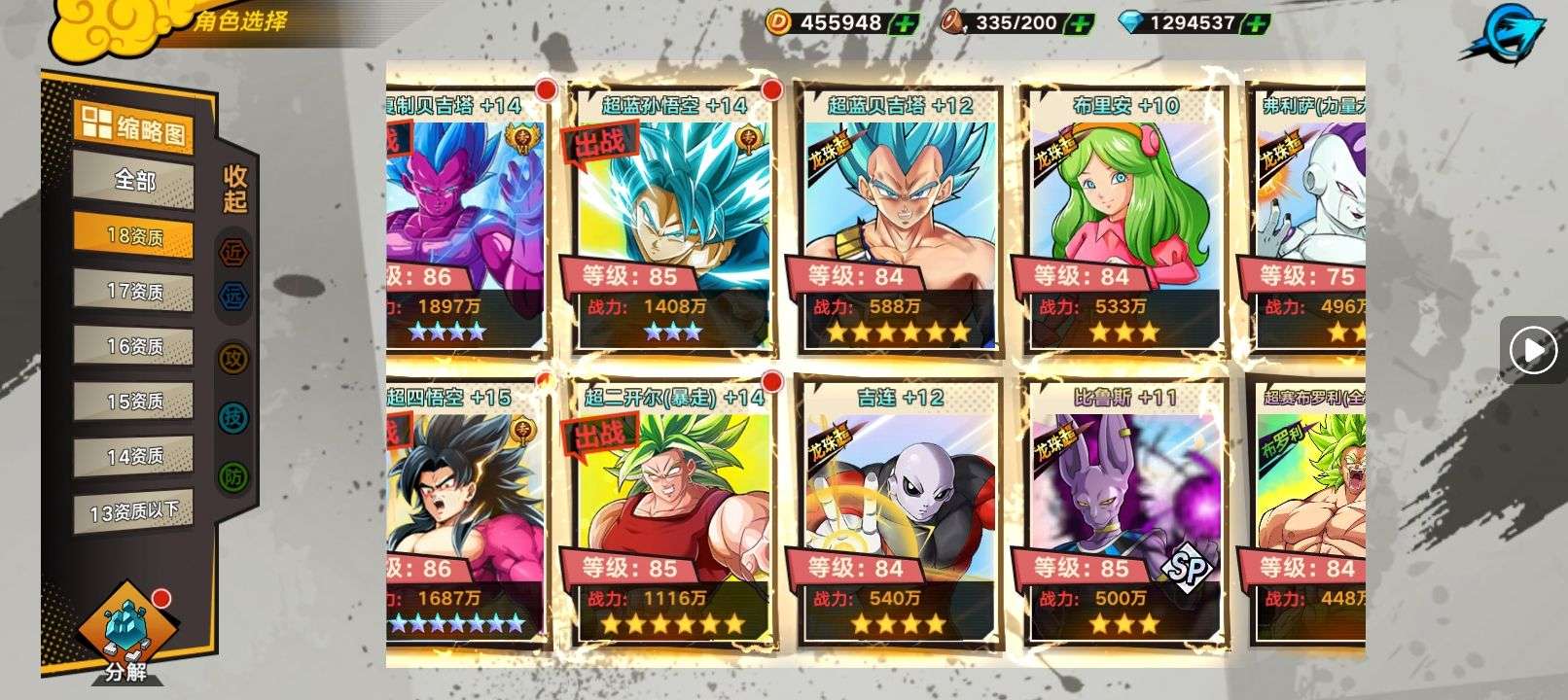Filter by 15资质 quality
This screenshot has height=700, width=1568.
(x=134, y=401)
